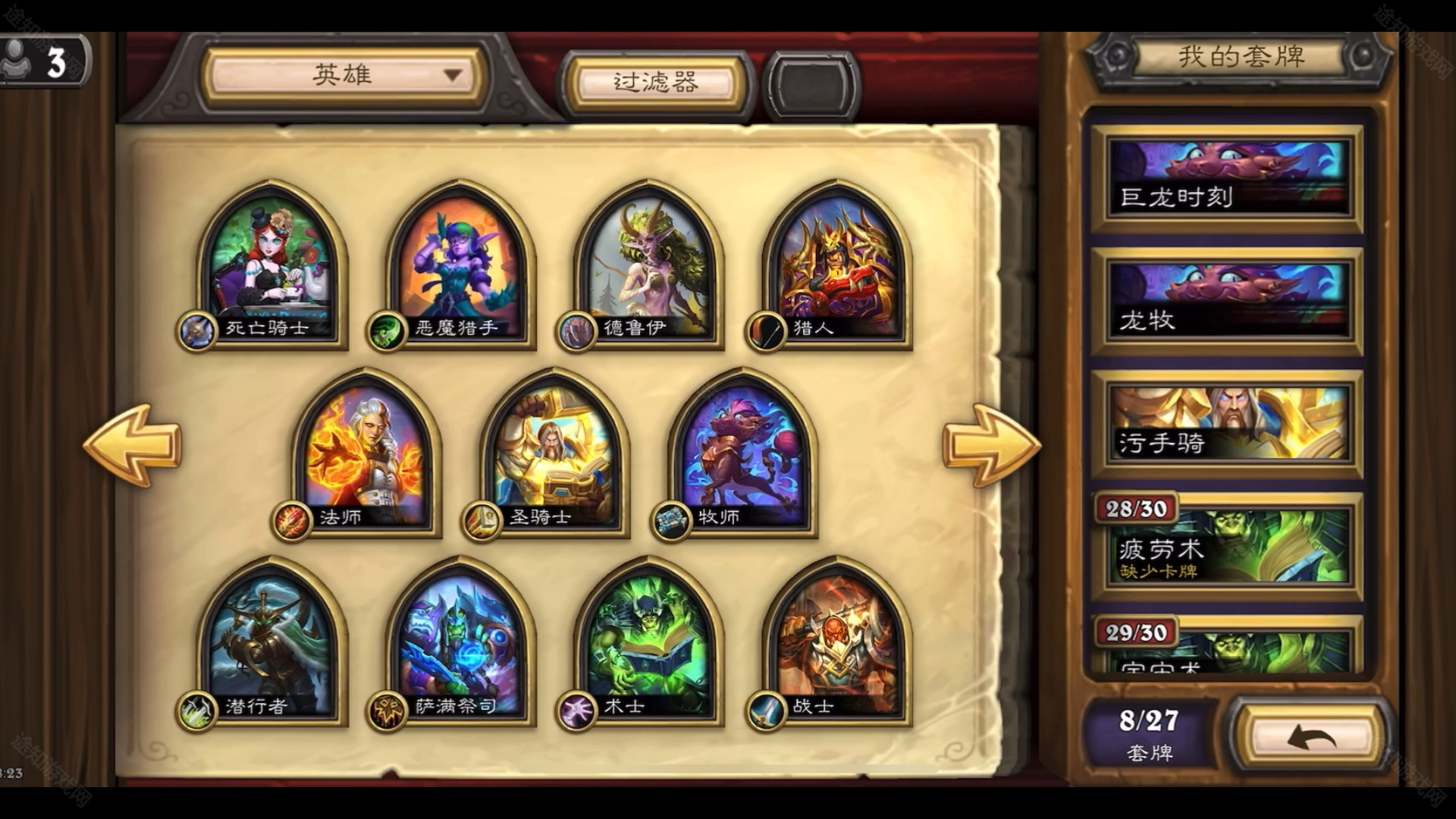Open the 巨龙时刻 deck
This screenshot has width=1456, height=819.
(x=1226, y=179)
